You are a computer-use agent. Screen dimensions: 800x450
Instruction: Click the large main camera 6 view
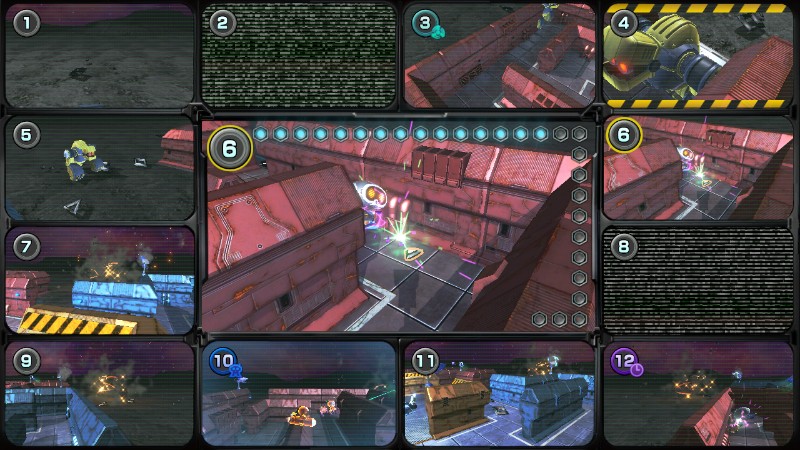click(x=398, y=226)
